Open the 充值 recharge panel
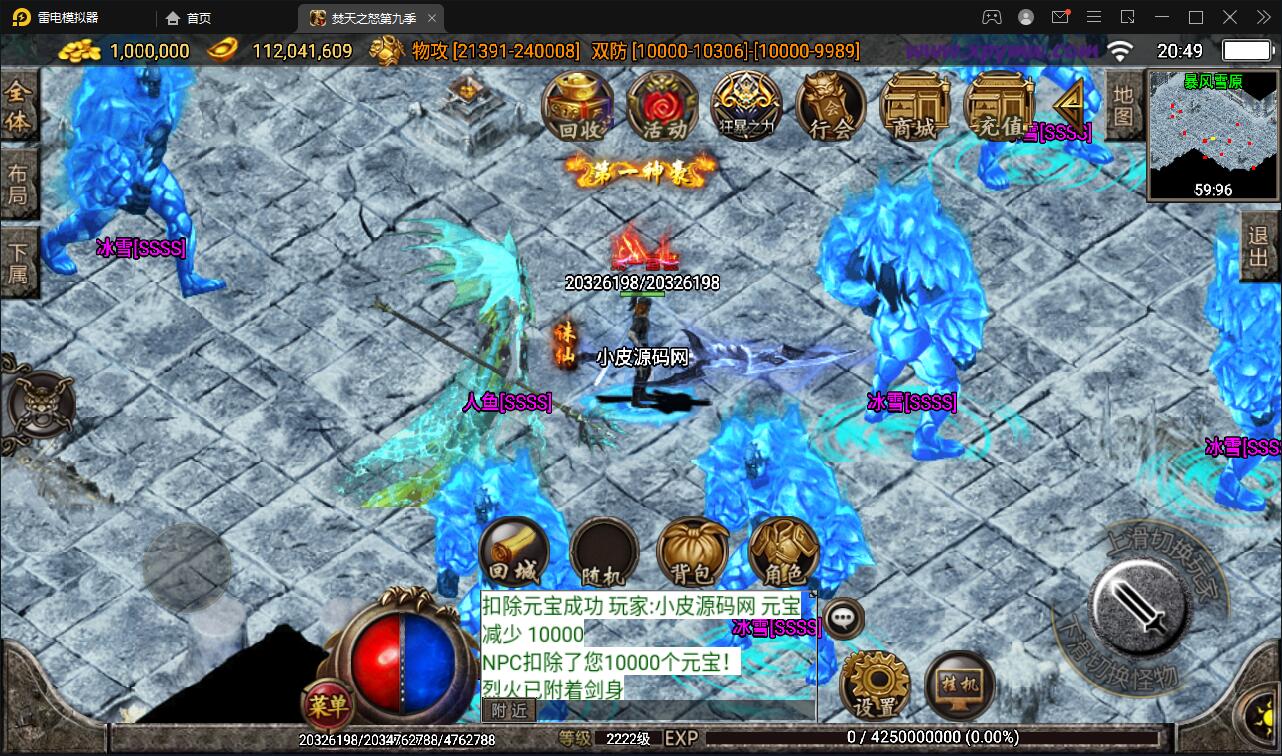1282x756 pixels. 997,108
